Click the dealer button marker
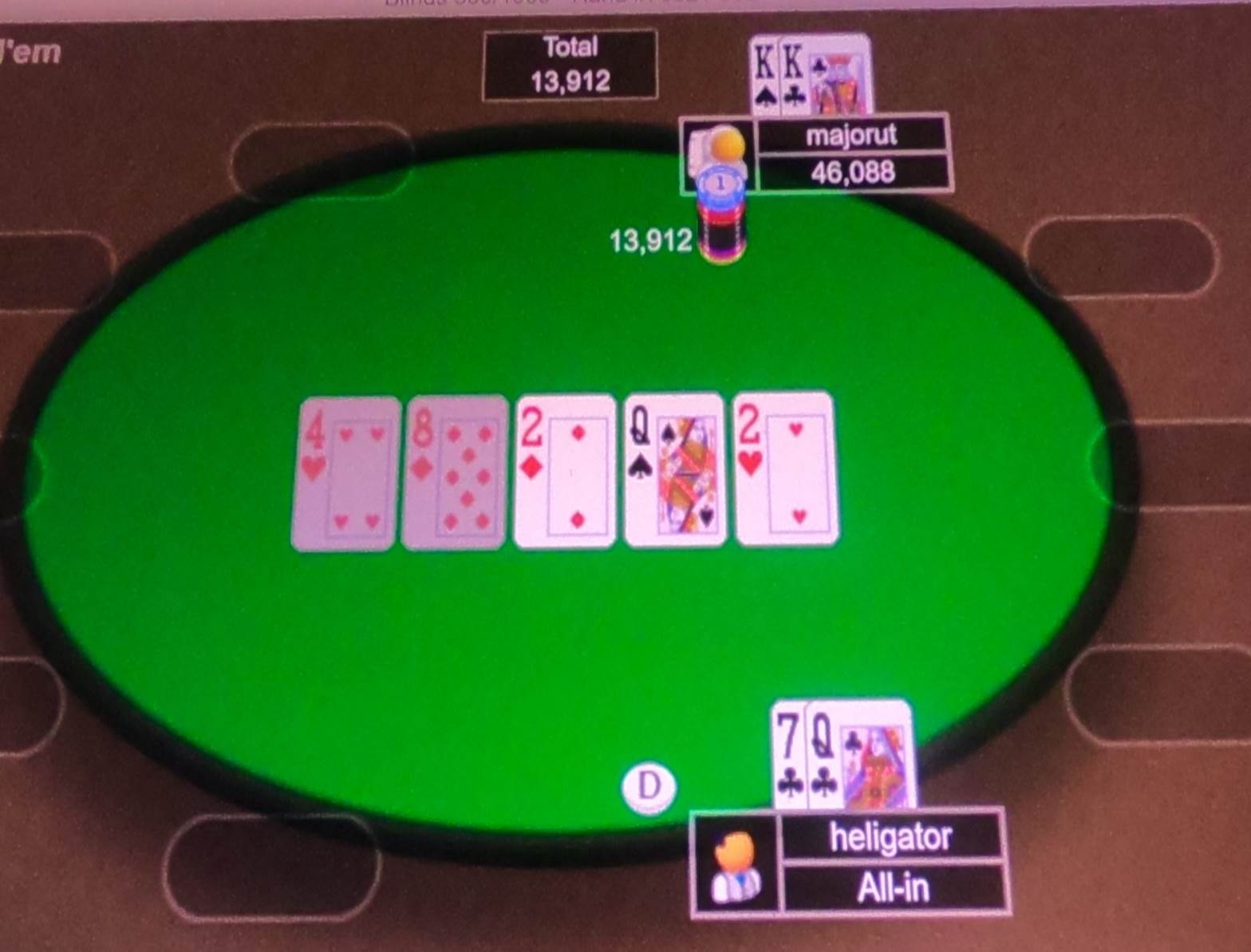This screenshot has height=952, width=1251. [x=649, y=787]
